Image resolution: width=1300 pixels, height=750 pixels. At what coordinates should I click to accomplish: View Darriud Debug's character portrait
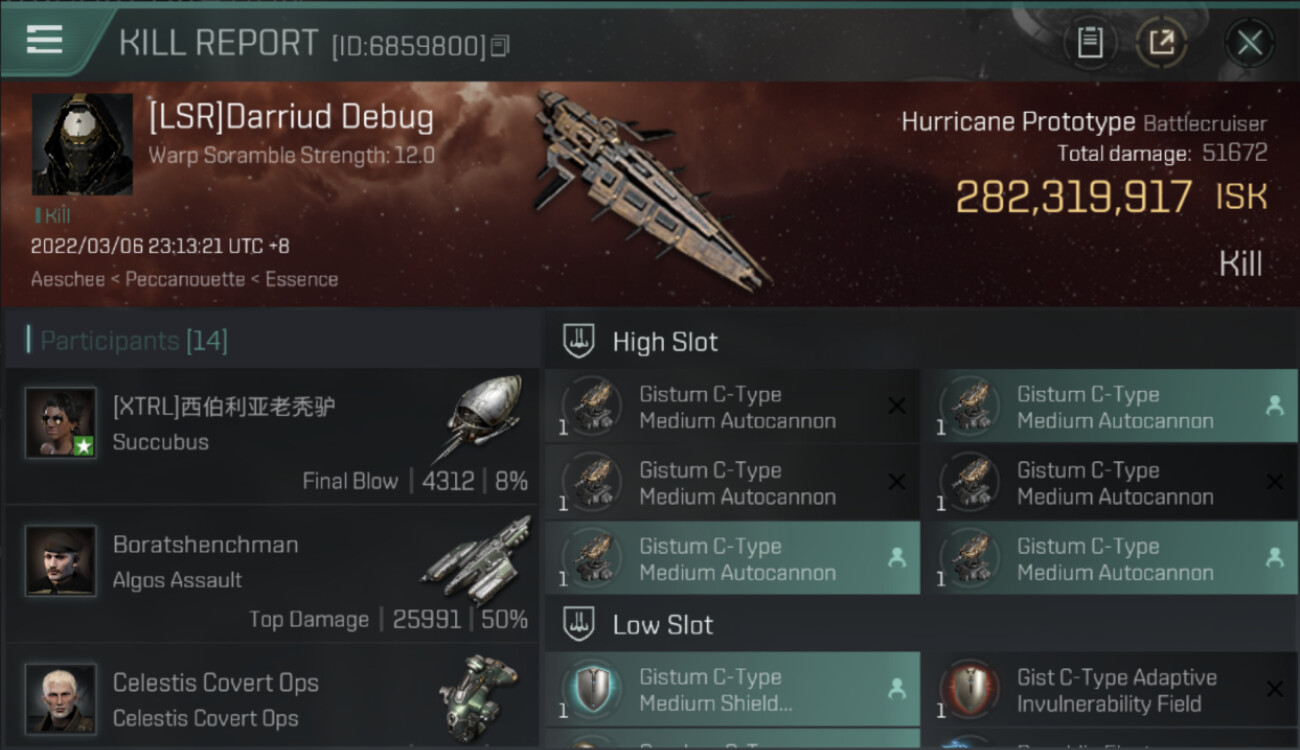point(82,144)
